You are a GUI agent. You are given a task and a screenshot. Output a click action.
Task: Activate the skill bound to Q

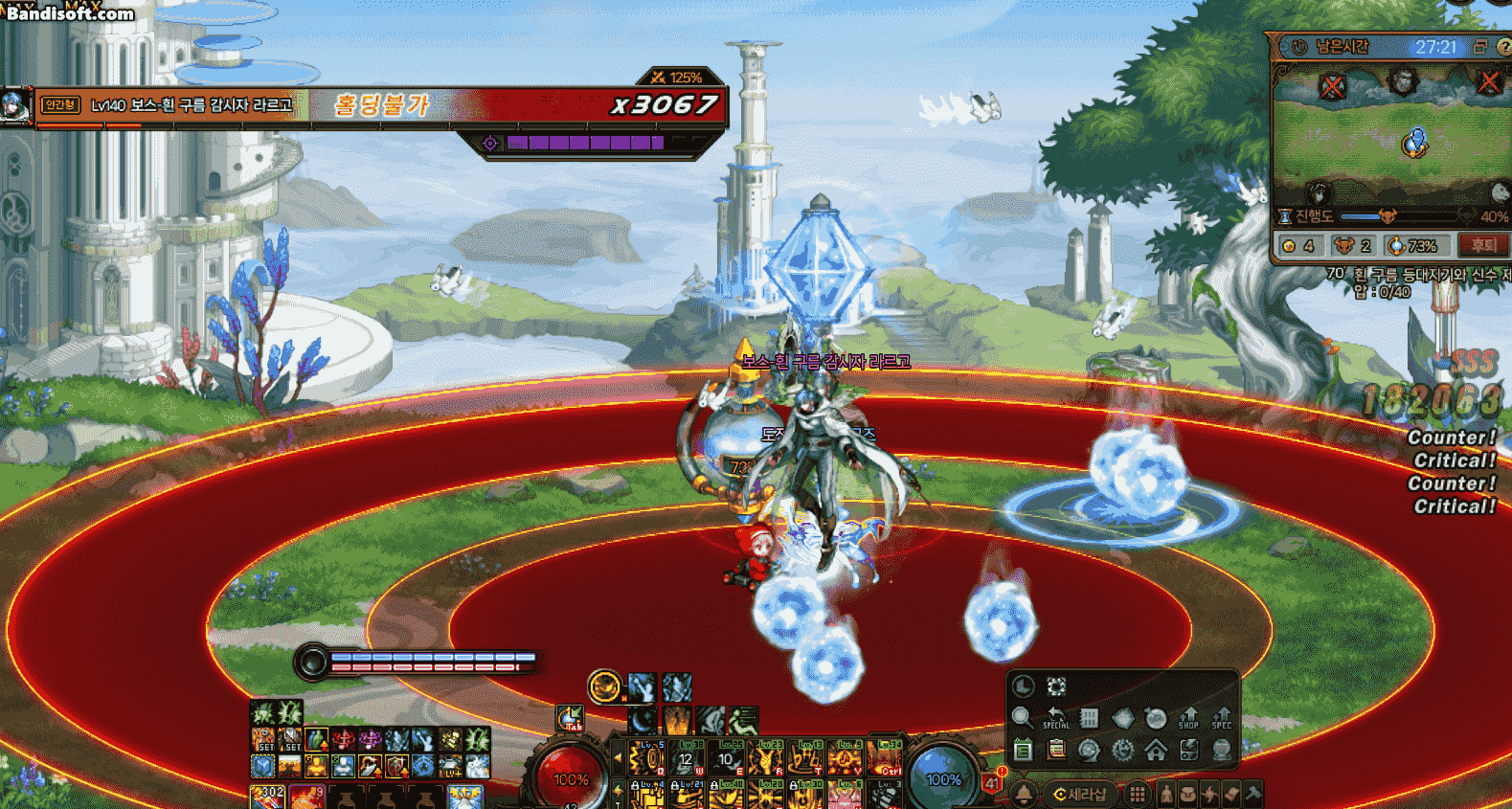tap(647, 759)
